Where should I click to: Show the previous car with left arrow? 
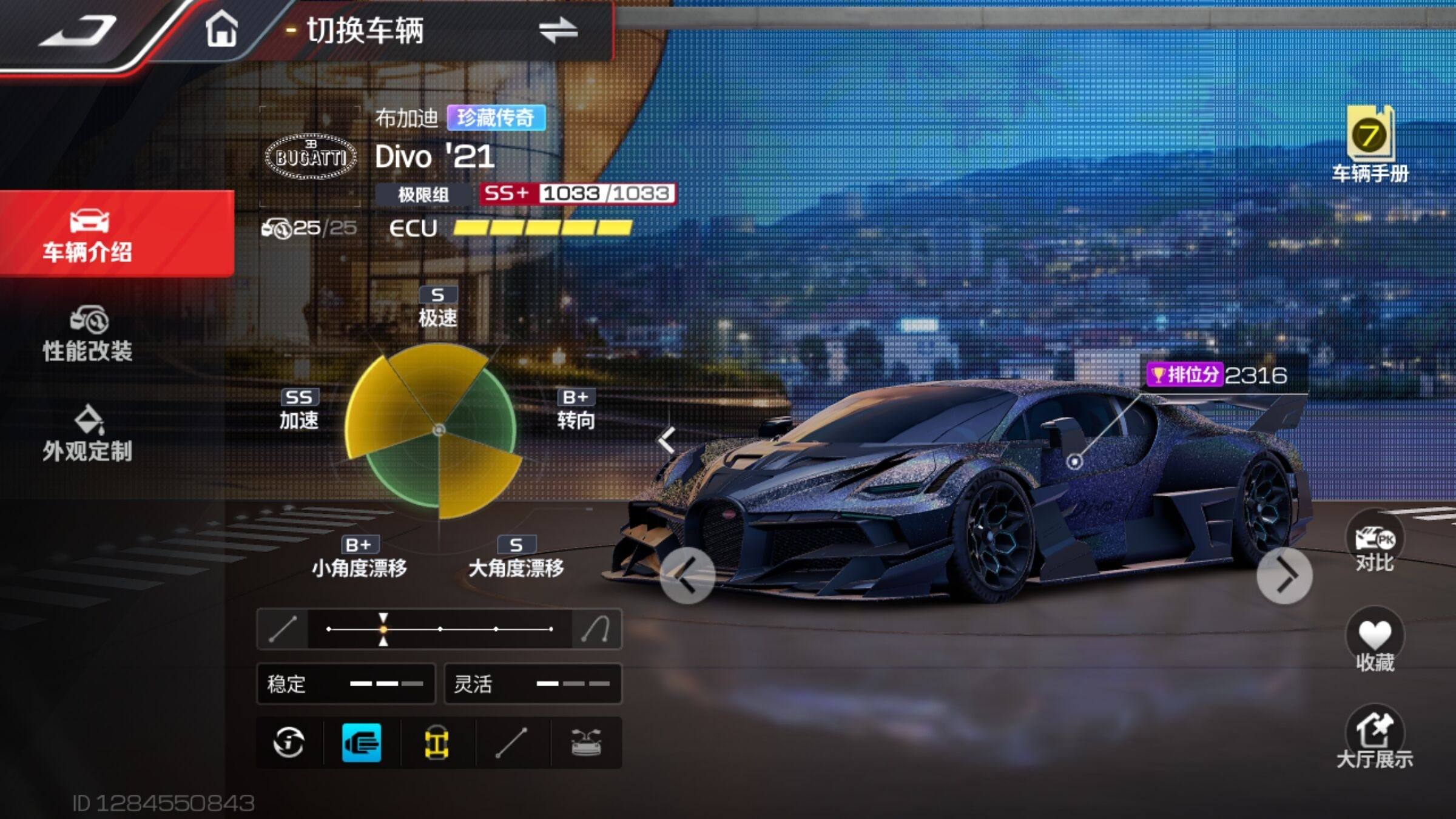point(687,575)
